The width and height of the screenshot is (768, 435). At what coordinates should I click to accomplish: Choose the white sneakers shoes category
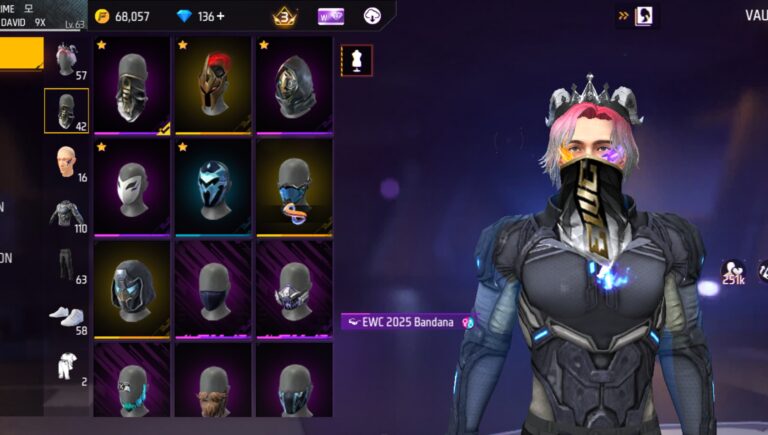pyautogui.click(x=66, y=316)
